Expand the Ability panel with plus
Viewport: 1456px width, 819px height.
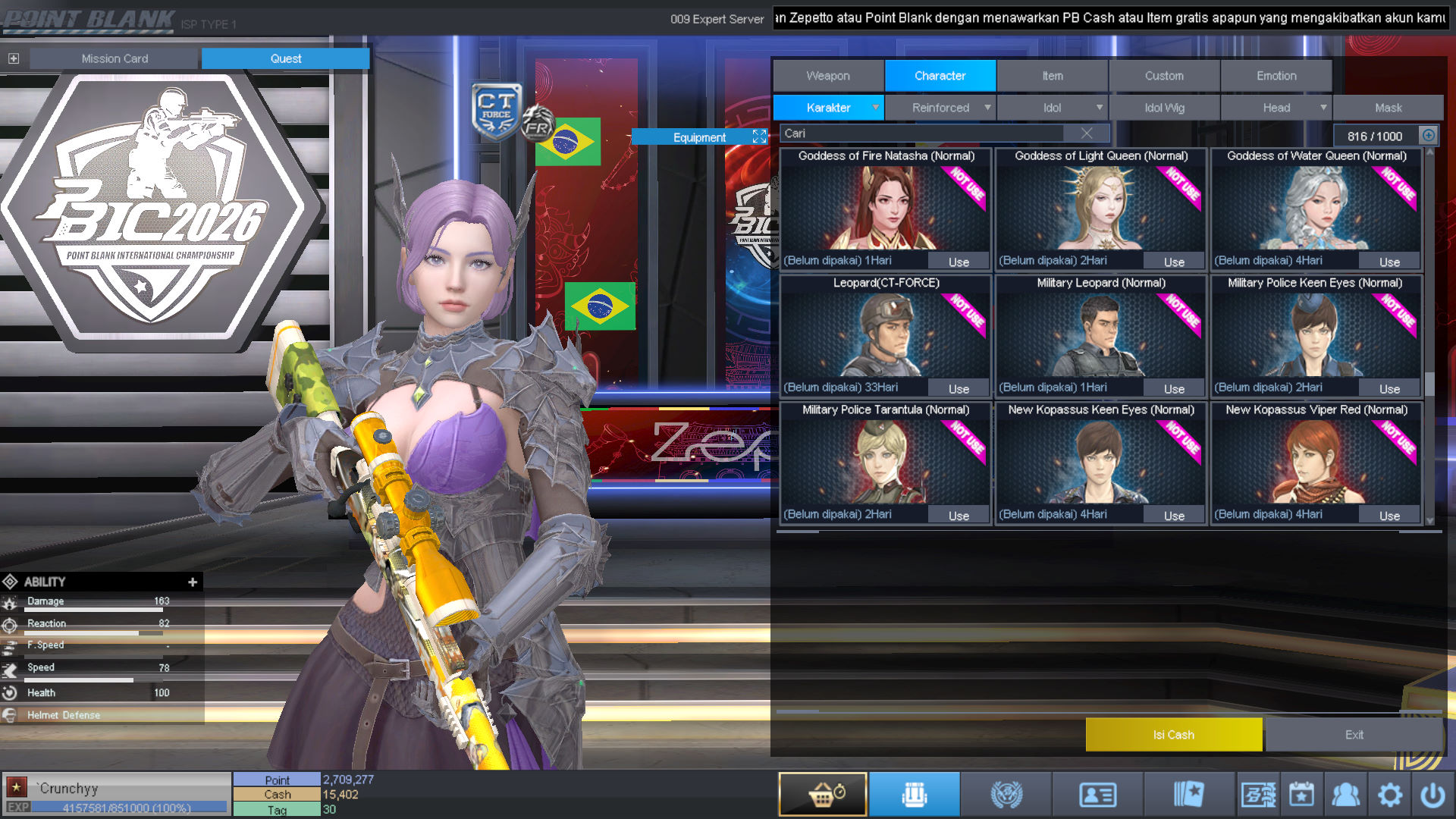[x=193, y=582]
